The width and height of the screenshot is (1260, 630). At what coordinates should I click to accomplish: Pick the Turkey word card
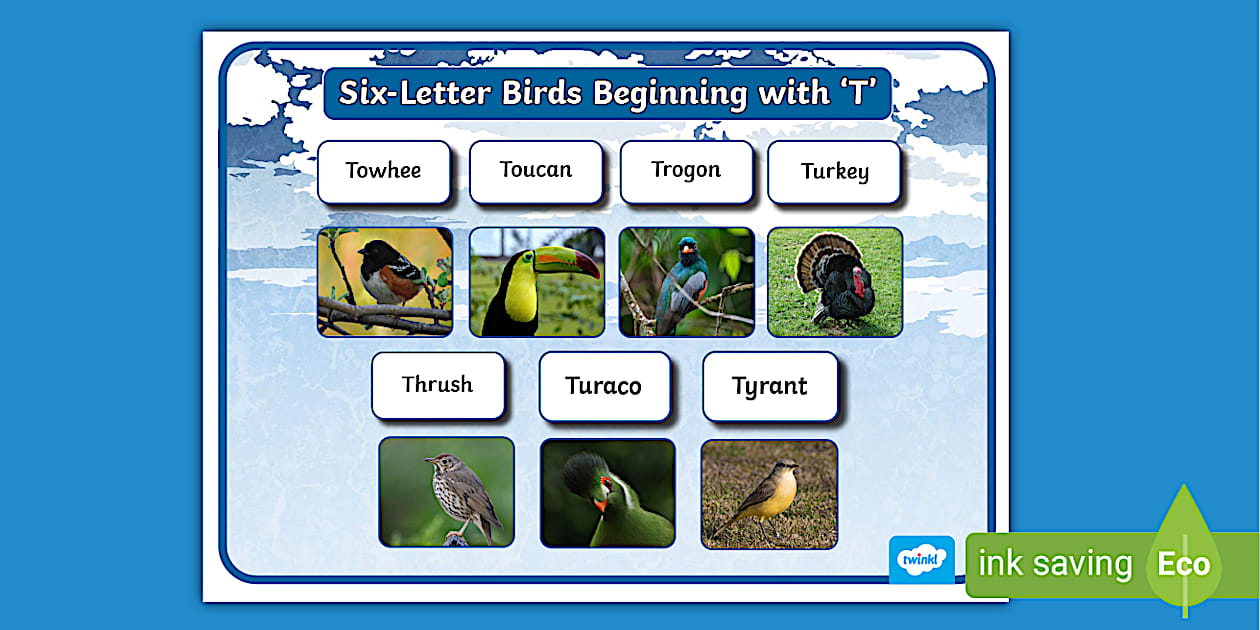pyautogui.click(x=834, y=172)
